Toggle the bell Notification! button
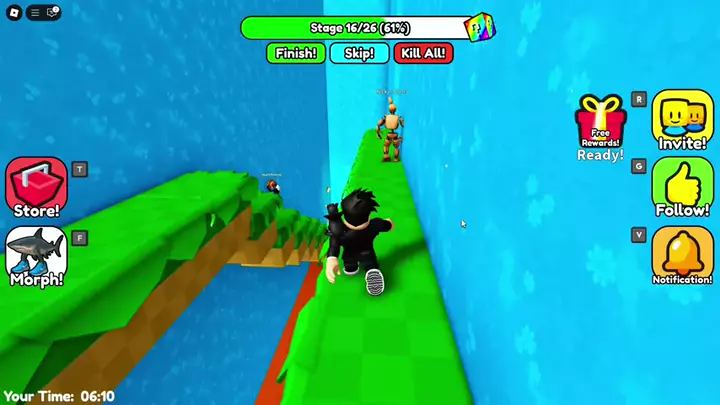The height and width of the screenshot is (405, 720). 682,255
